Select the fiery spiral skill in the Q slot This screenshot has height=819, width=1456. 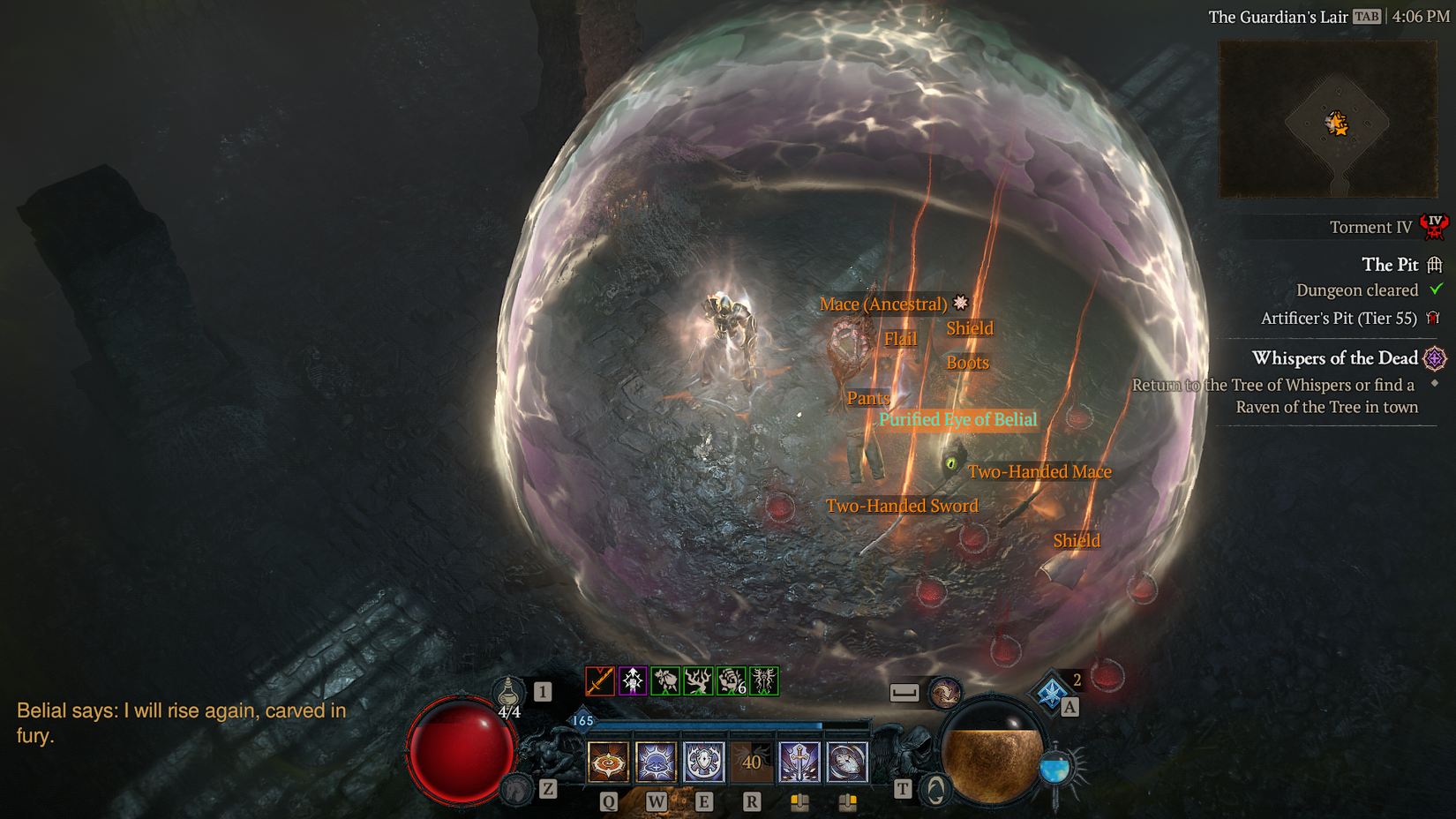[608, 763]
